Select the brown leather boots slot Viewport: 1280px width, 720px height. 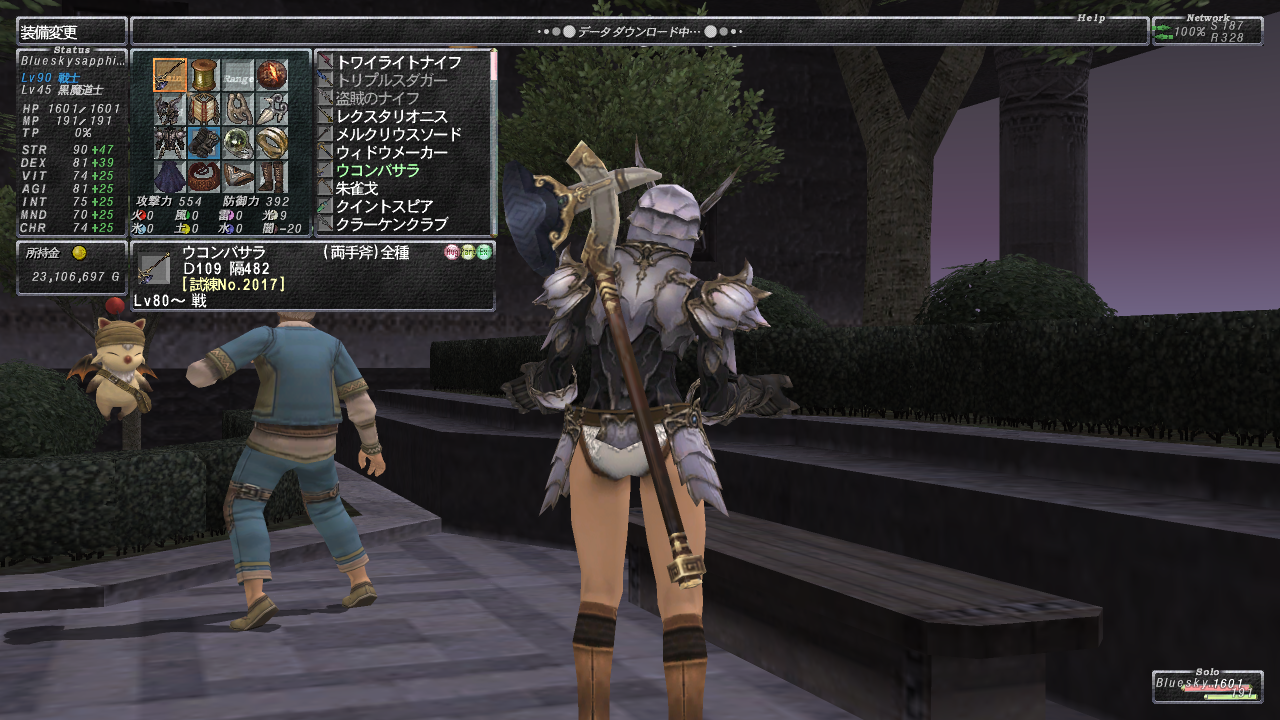pyautogui.click(x=271, y=177)
